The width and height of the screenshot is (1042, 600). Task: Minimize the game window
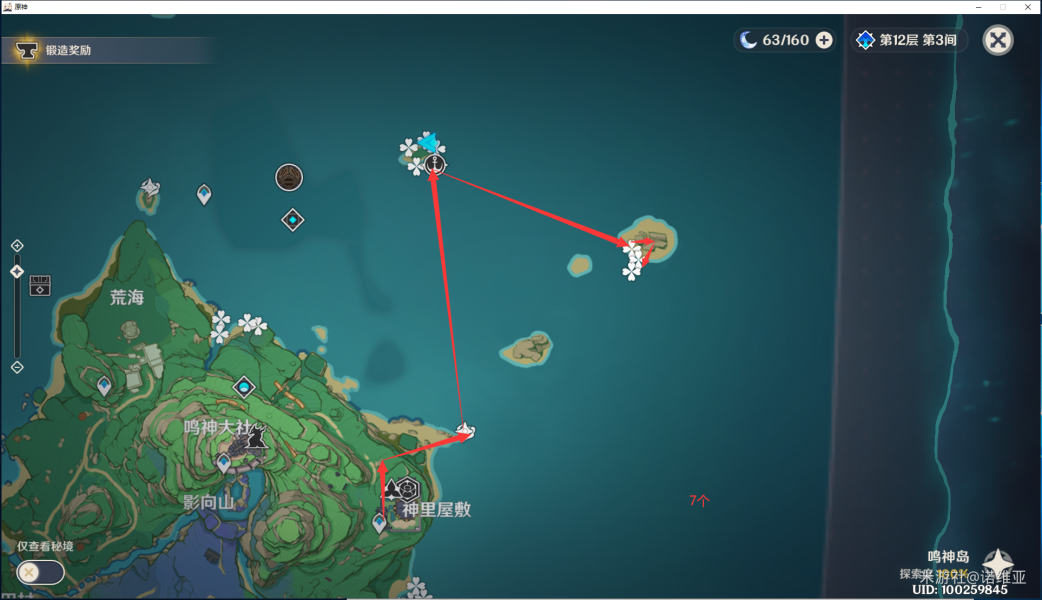[x=977, y=7]
